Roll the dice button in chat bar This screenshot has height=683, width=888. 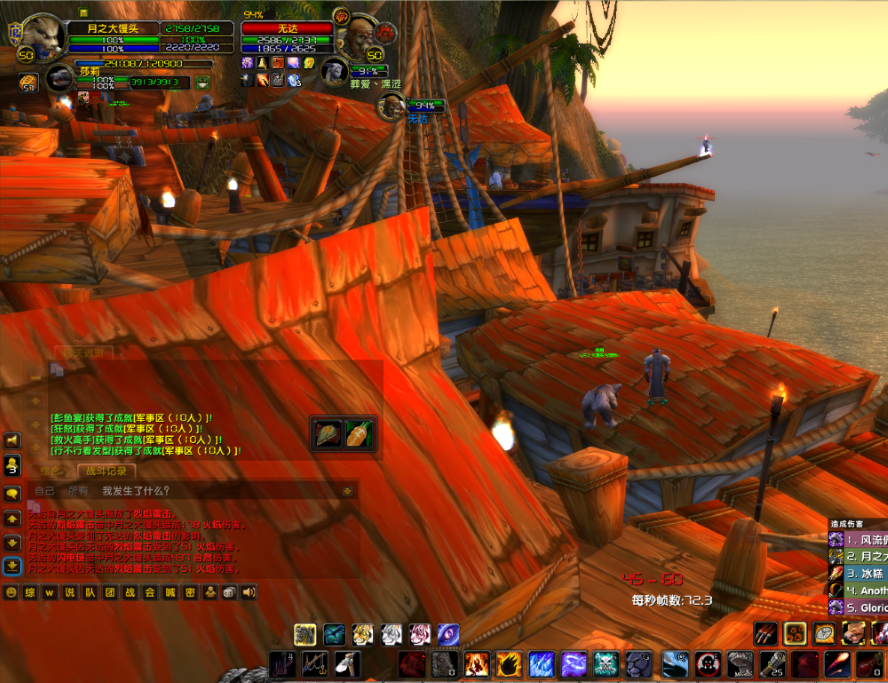[x=229, y=593]
